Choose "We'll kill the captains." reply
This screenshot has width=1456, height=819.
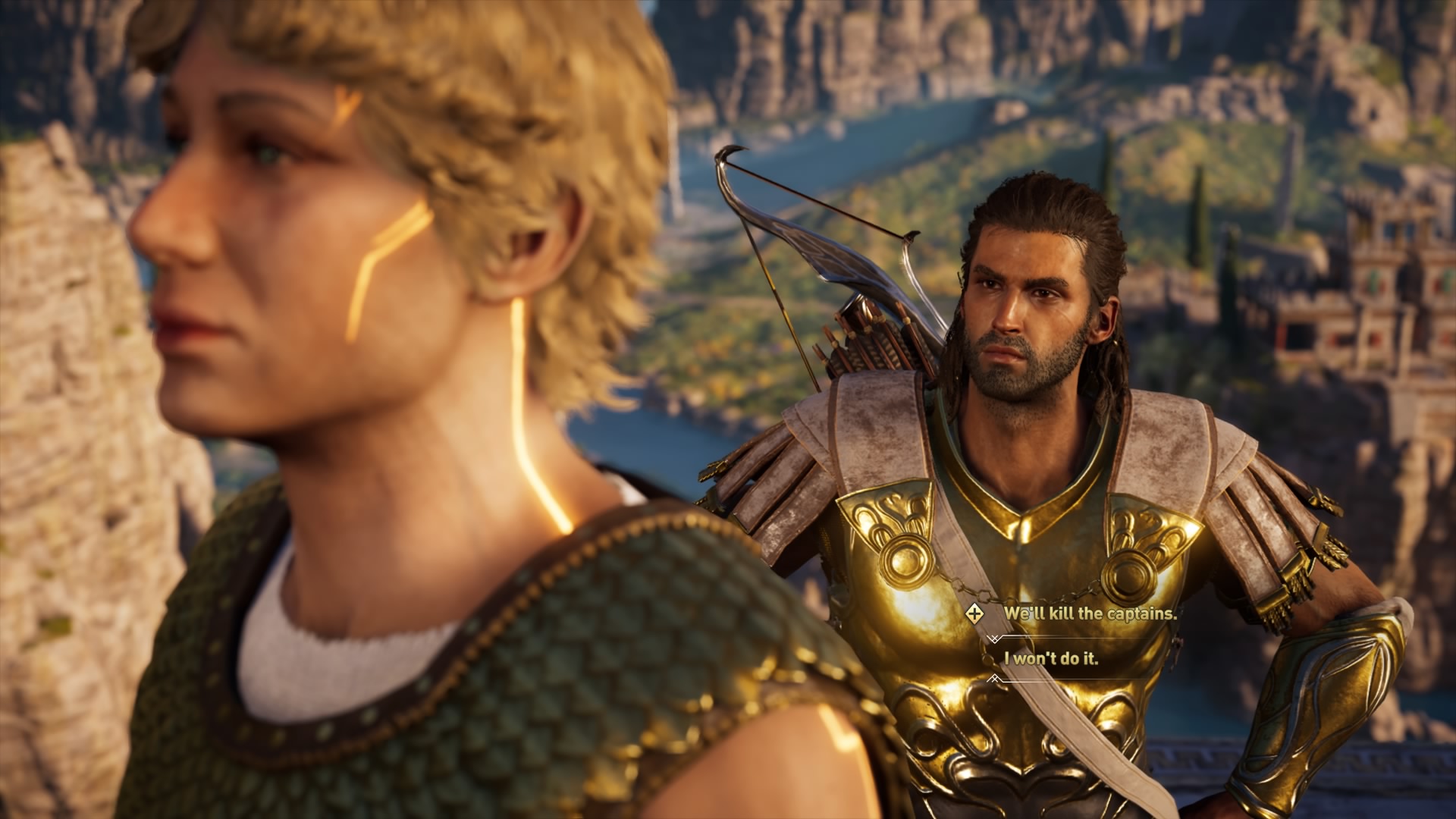pos(1090,613)
